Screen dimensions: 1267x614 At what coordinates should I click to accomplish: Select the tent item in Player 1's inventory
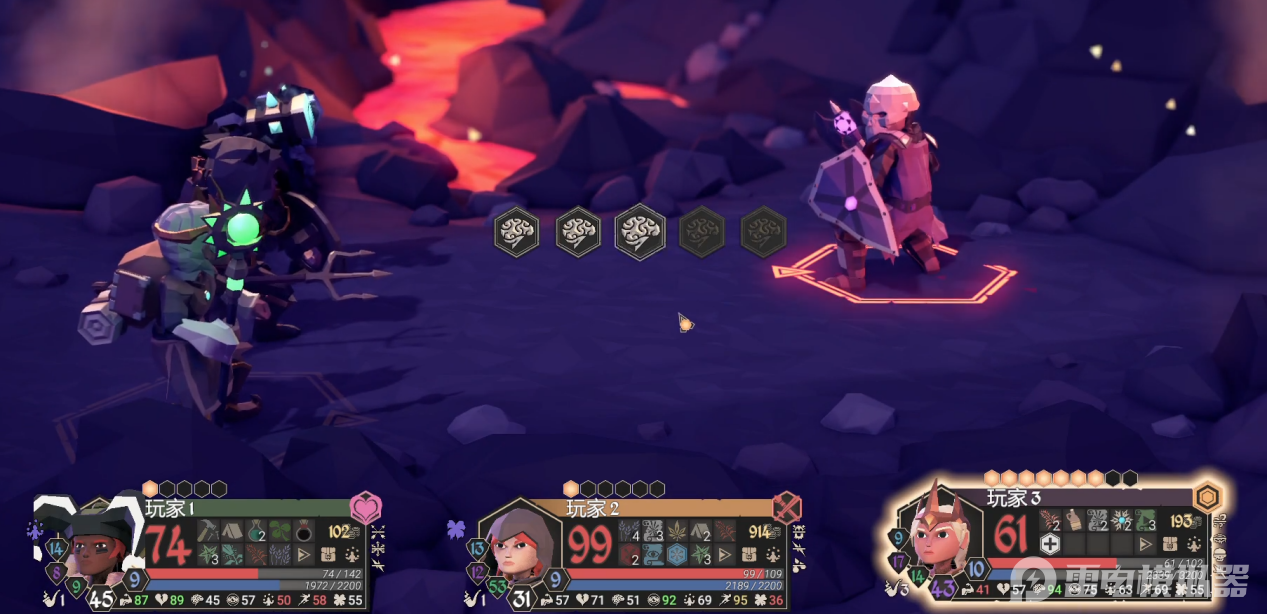[232, 532]
